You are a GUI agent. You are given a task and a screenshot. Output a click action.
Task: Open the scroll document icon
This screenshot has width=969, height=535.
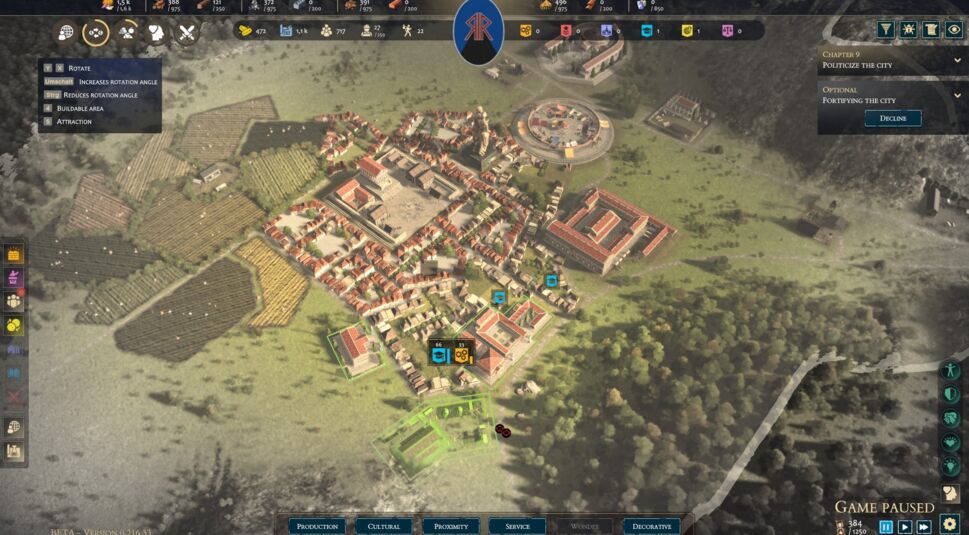[x=931, y=30]
